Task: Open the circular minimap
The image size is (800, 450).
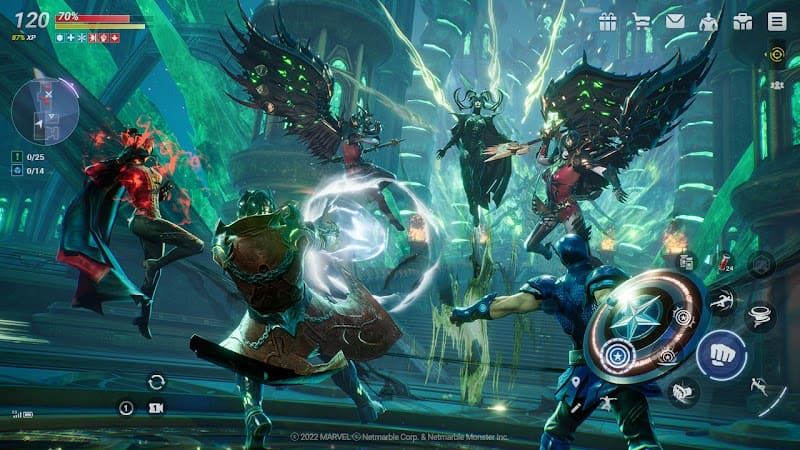Action: point(45,112)
